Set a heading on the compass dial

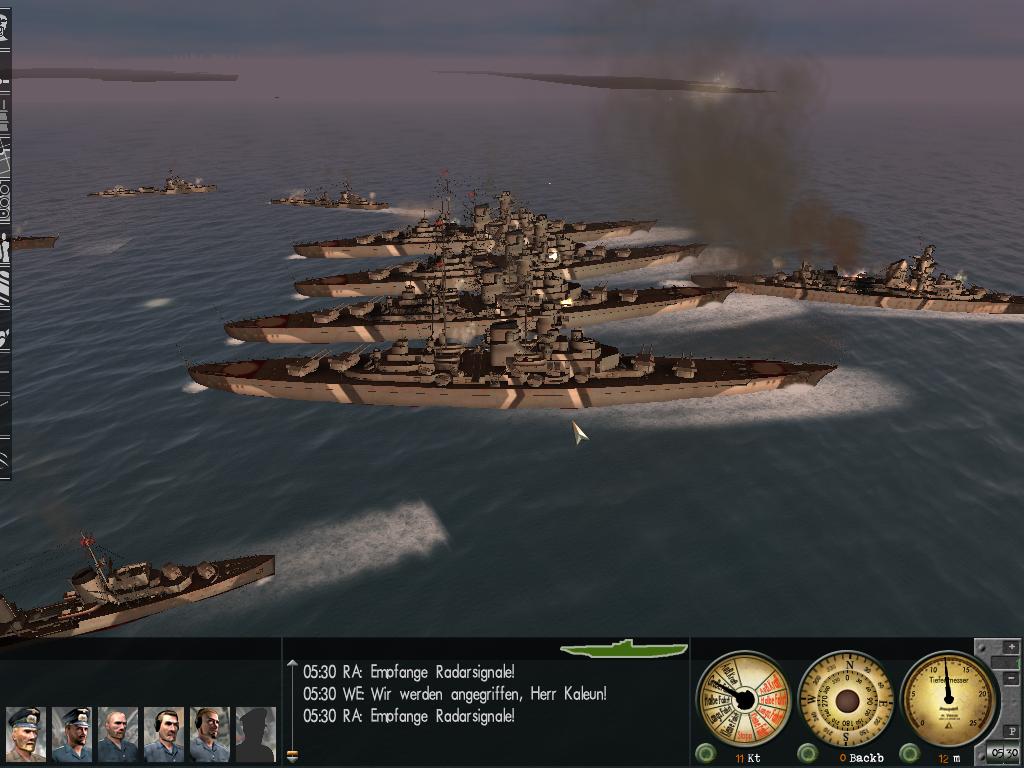click(847, 699)
